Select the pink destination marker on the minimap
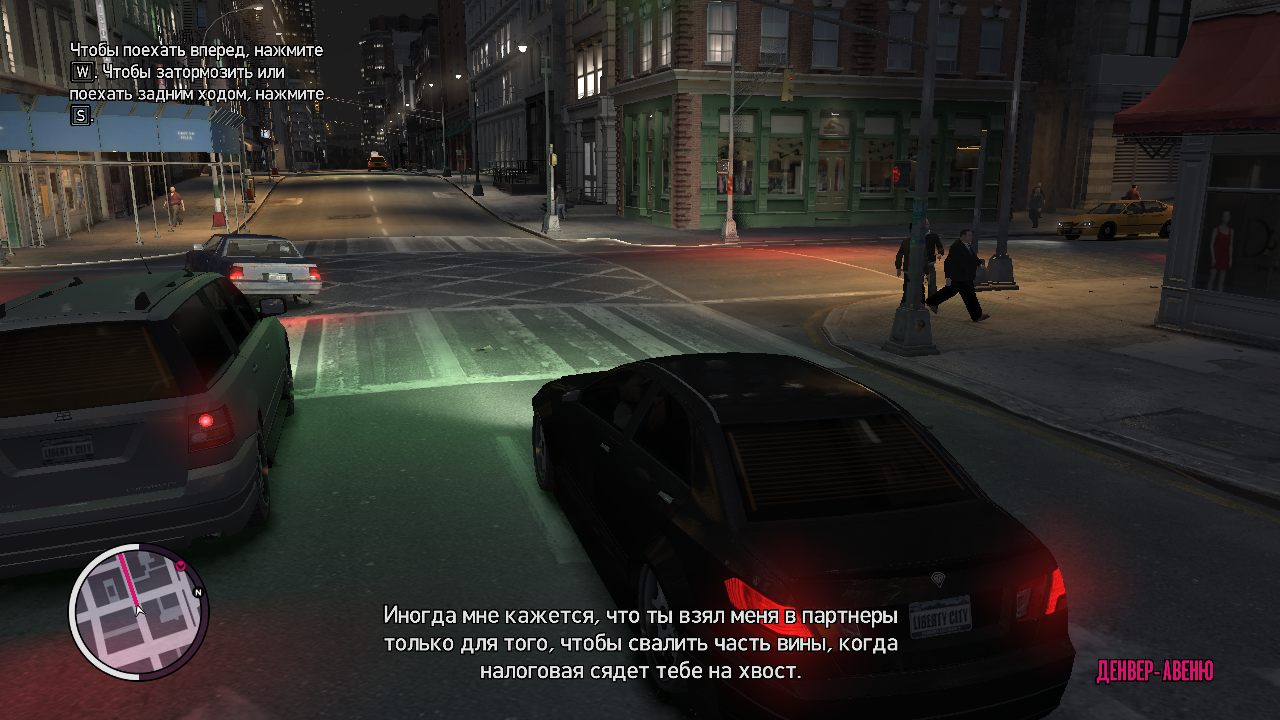Screen dimensions: 1280x720 tap(181, 566)
